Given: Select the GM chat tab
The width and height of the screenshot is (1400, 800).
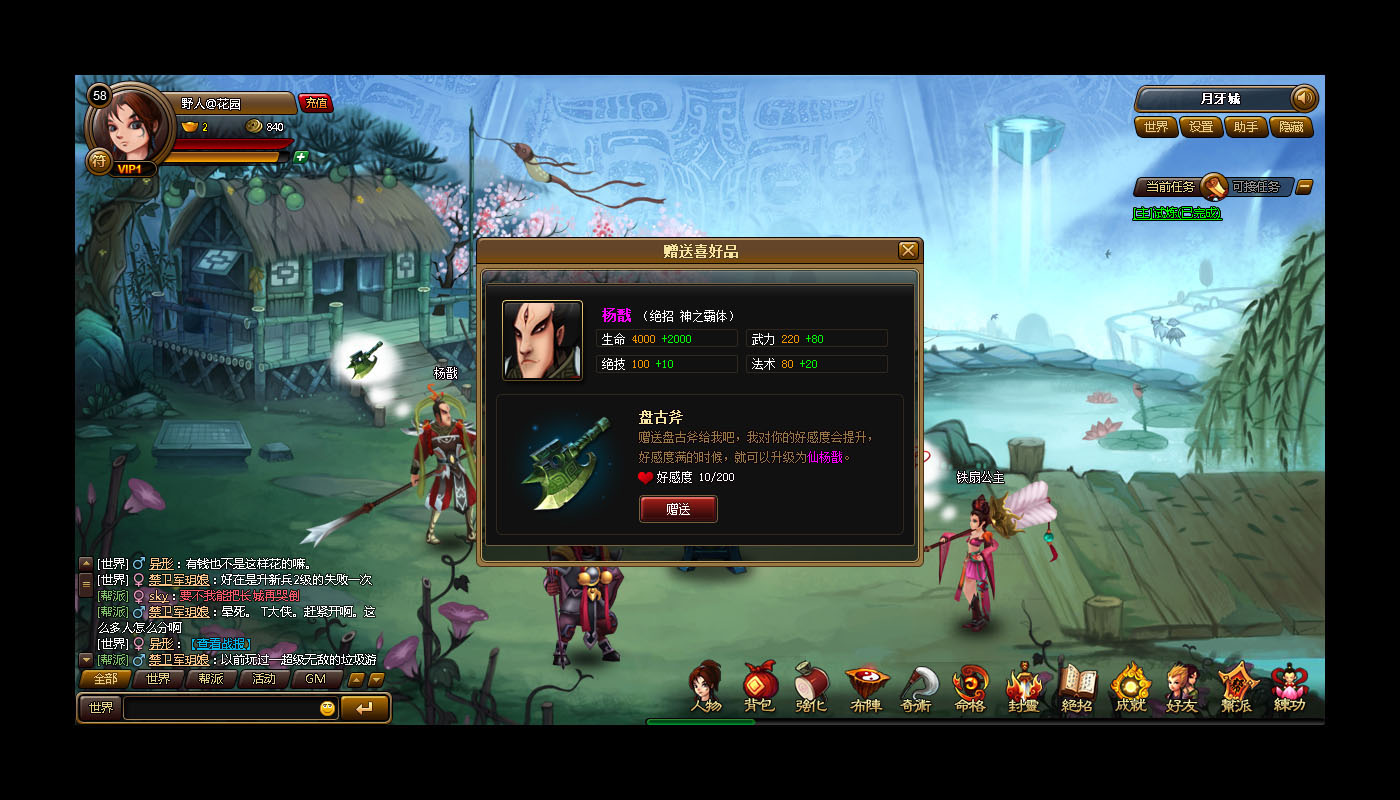Looking at the screenshot, I should pos(316,679).
